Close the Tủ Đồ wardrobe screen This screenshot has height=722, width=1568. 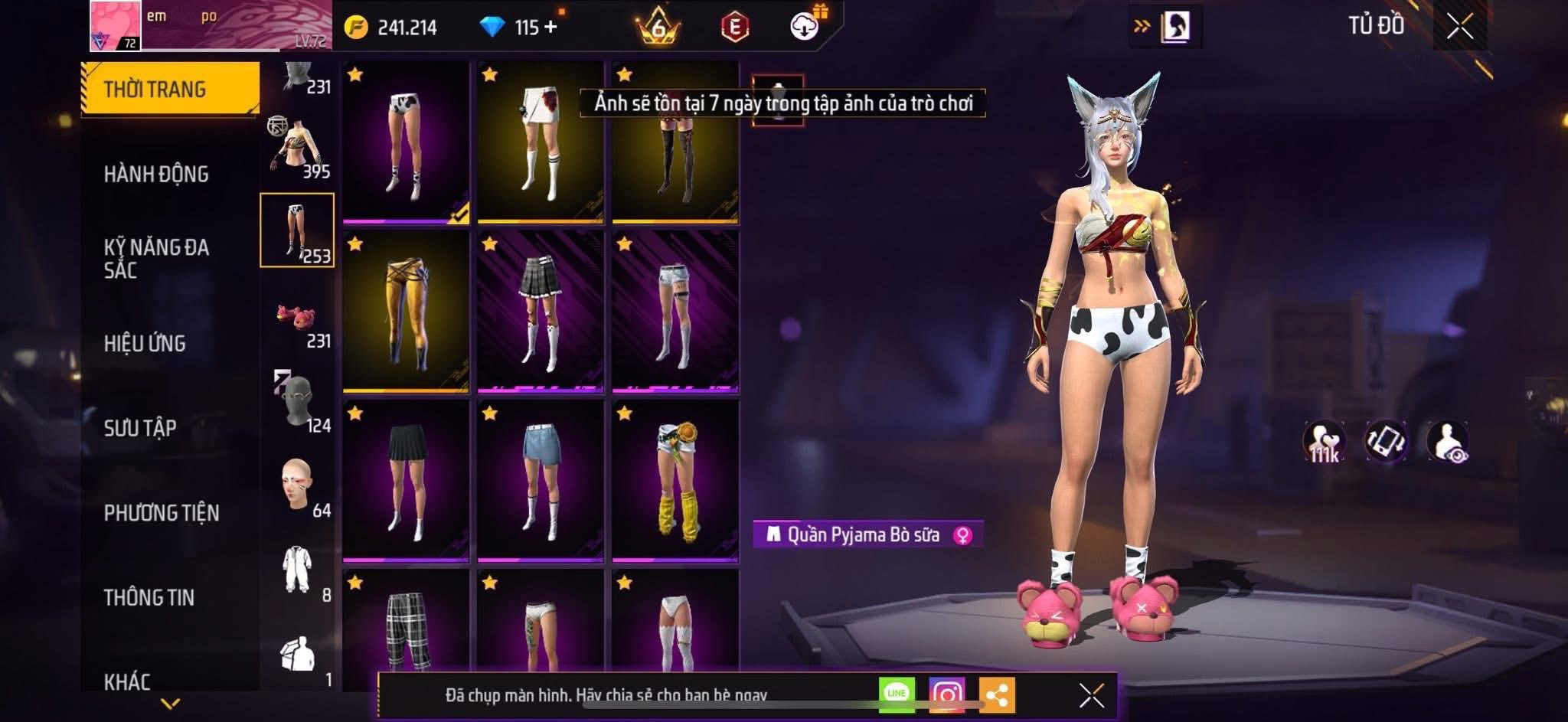click(x=1459, y=27)
